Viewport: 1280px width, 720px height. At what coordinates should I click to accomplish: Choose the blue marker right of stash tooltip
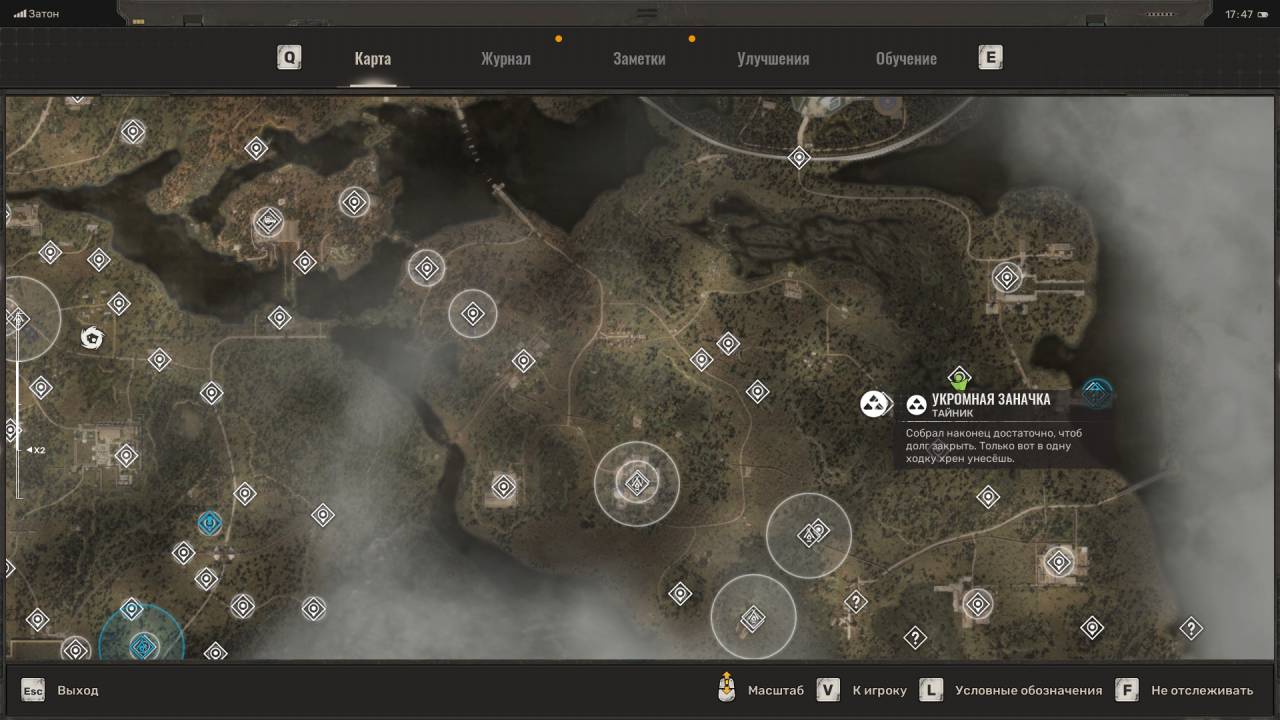(x=1097, y=393)
